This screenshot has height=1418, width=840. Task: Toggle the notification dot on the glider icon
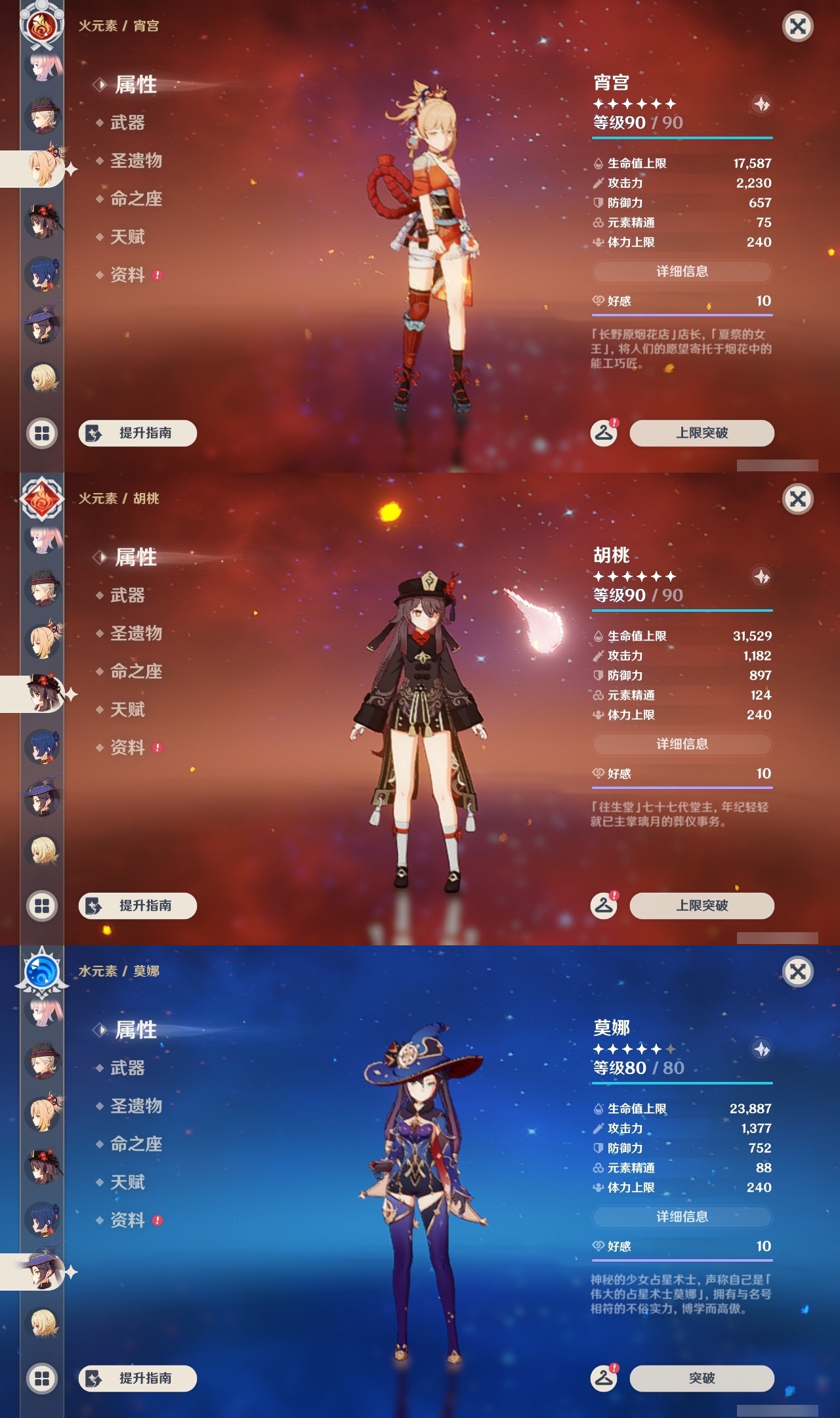(x=616, y=423)
